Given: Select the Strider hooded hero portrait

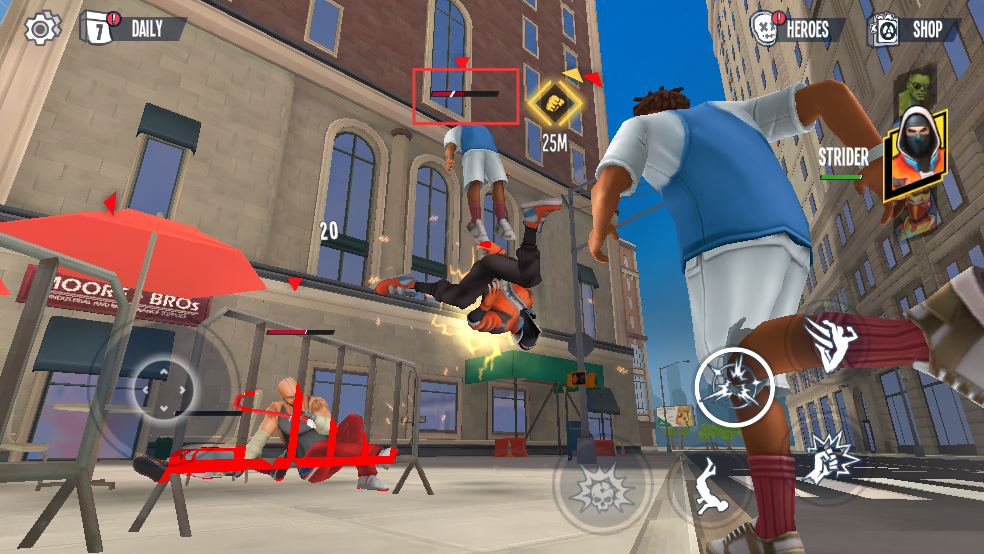Looking at the screenshot, I should pyautogui.click(x=915, y=155).
